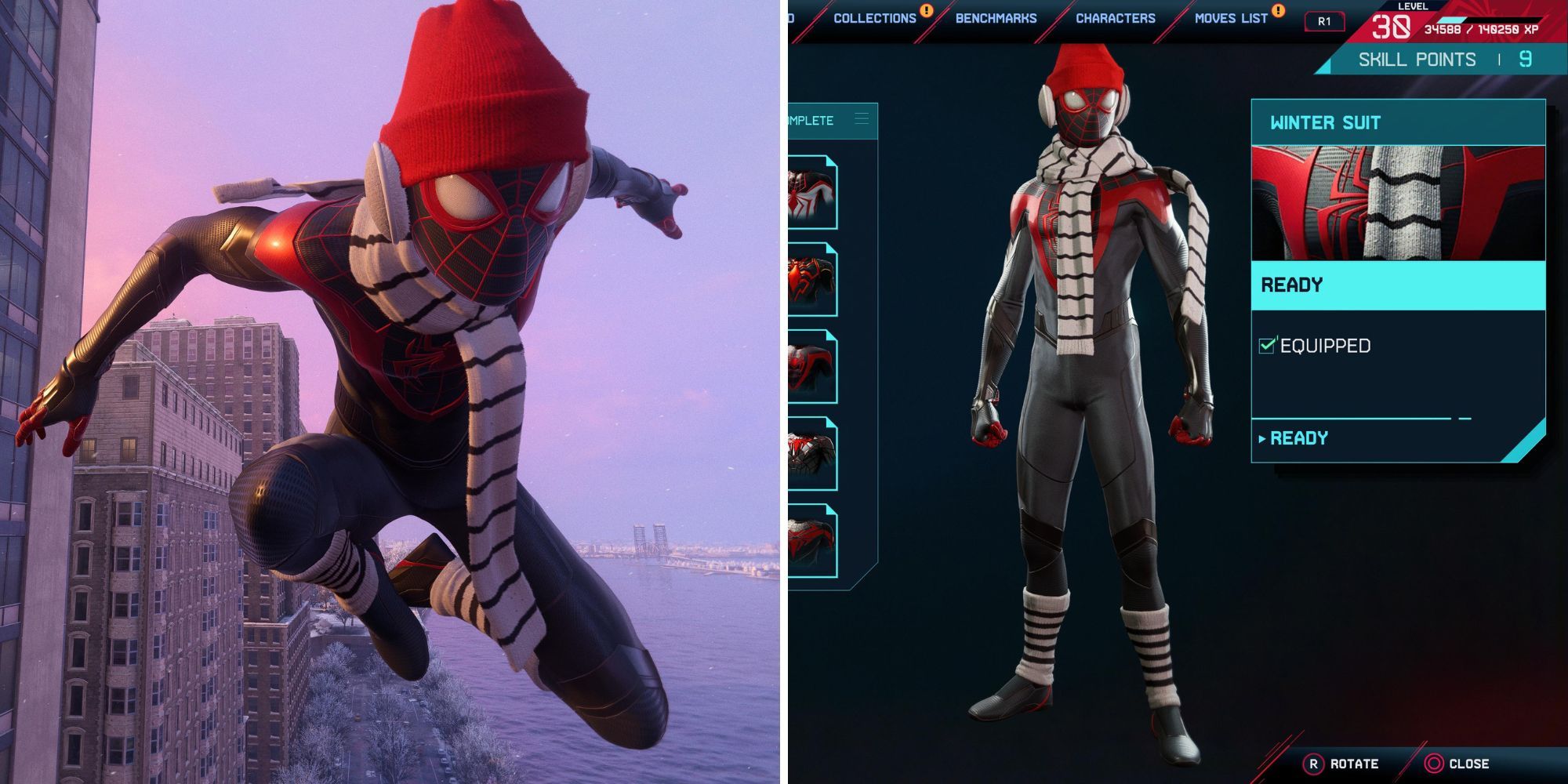1568x784 pixels.
Task: Click the warning notification icon next to Moves List
Action: coord(1278,13)
